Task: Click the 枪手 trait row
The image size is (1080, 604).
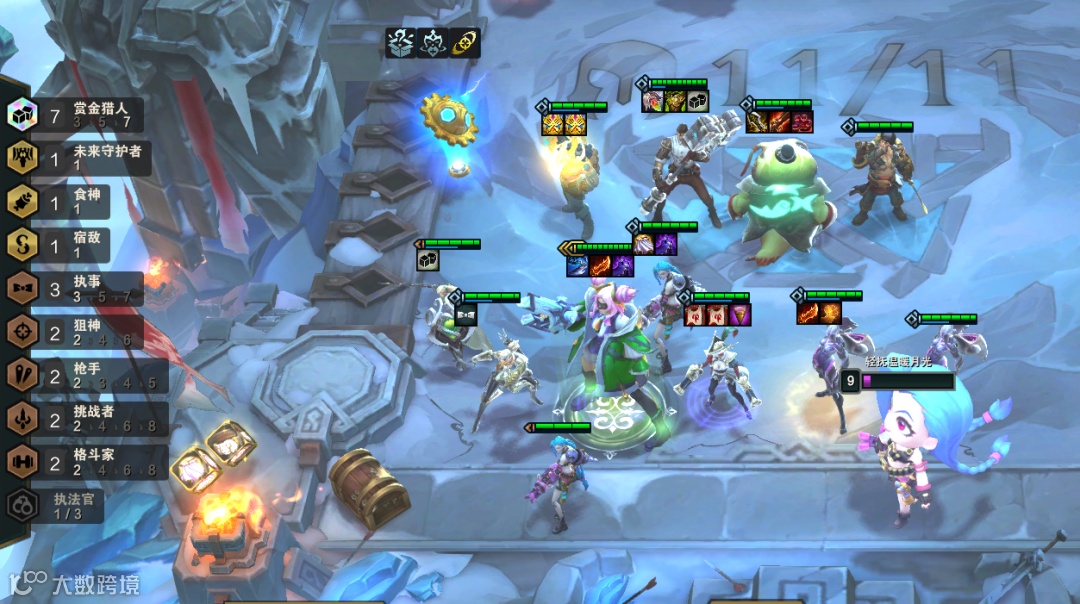Action: point(75,375)
